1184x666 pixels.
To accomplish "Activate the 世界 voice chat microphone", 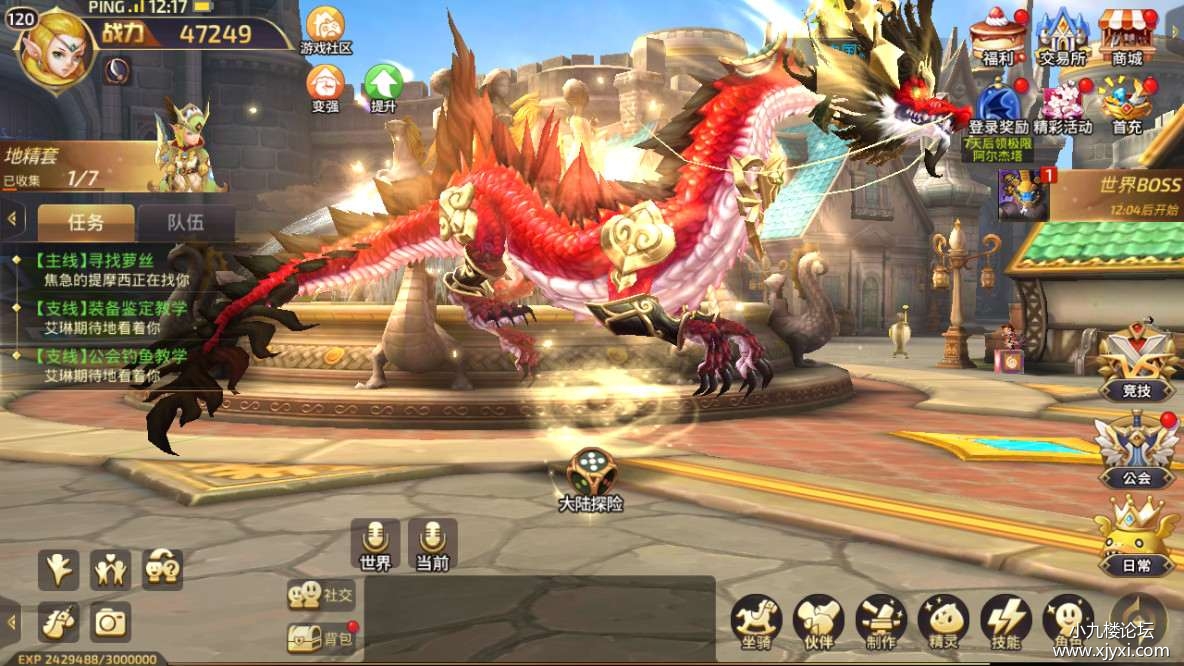I will pyautogui.click(x=375, y=544).
